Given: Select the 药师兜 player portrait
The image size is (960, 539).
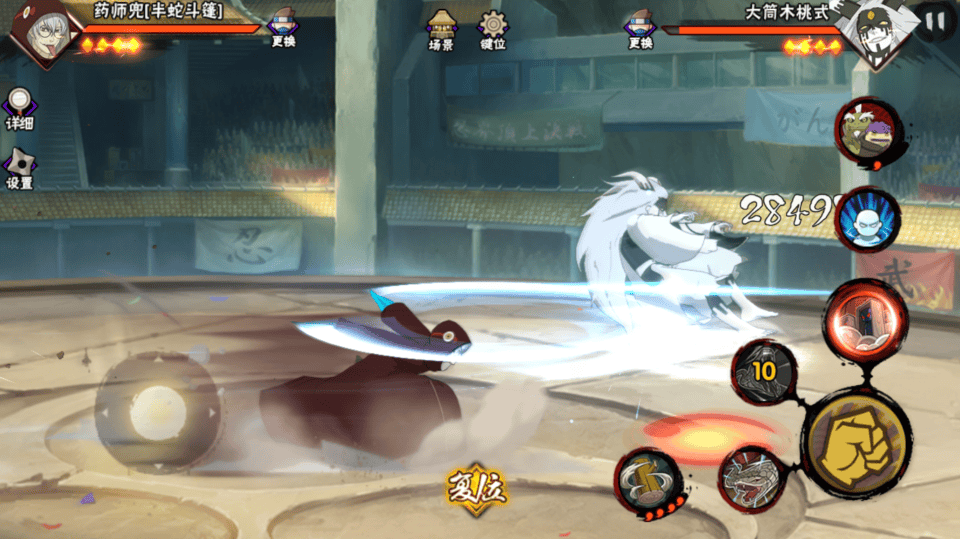Looking at the screenshot, I should pos(40,30).
